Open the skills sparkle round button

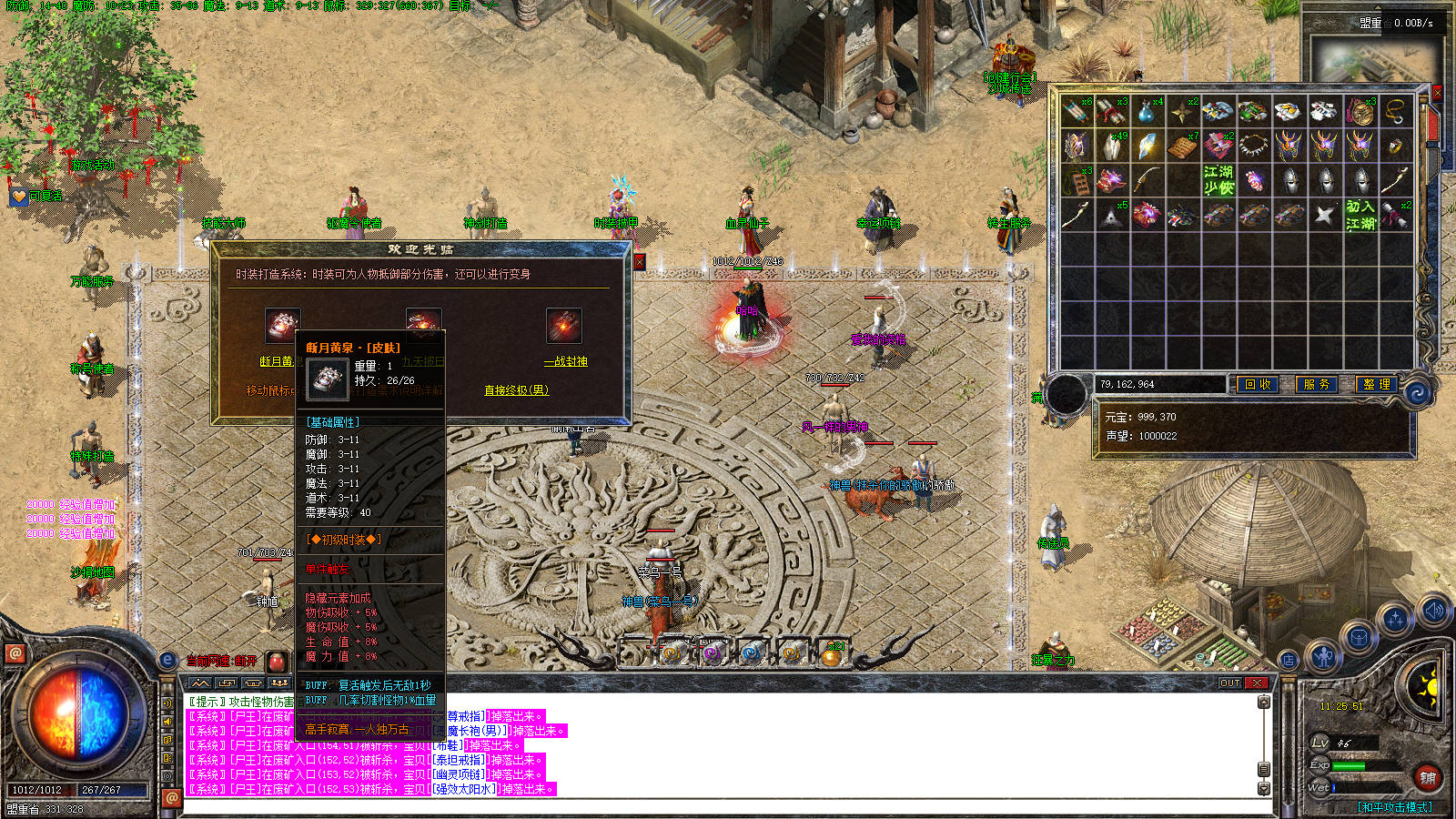[1395, 620]
